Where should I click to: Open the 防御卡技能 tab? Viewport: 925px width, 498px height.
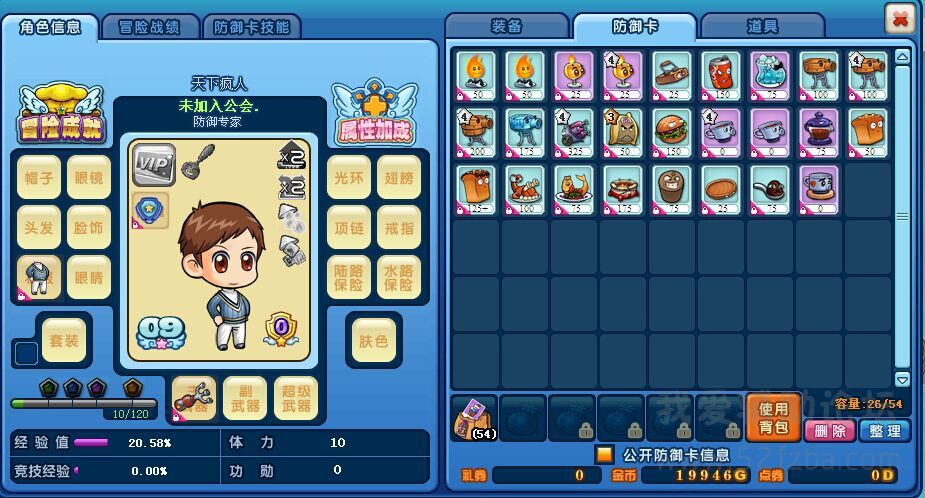[x=251, y=27]
